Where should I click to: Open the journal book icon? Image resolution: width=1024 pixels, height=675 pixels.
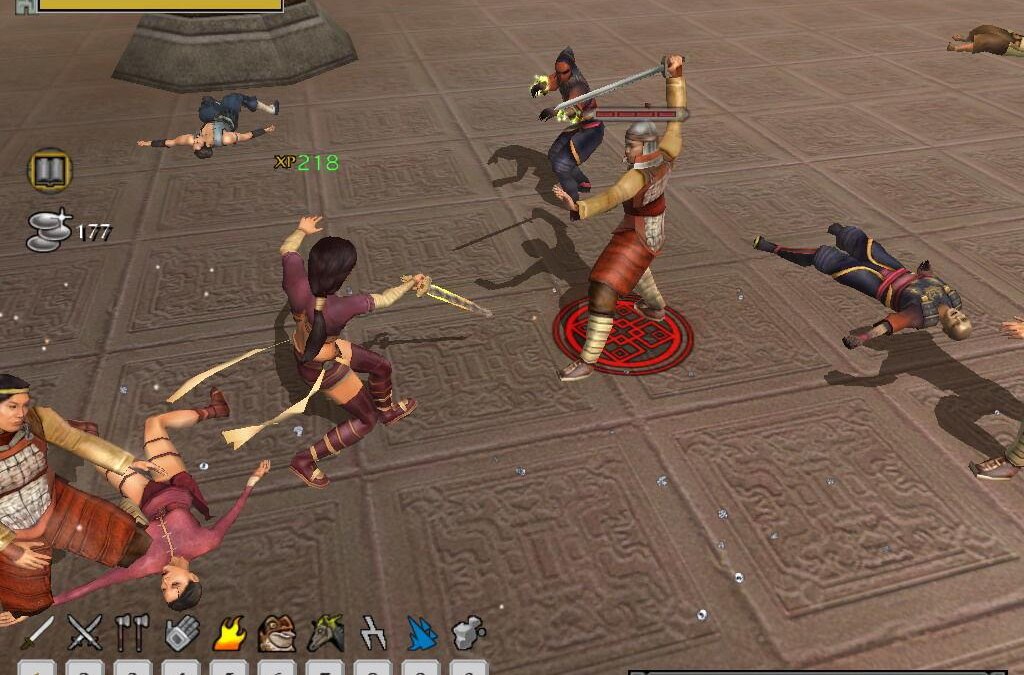click(49, 171)
